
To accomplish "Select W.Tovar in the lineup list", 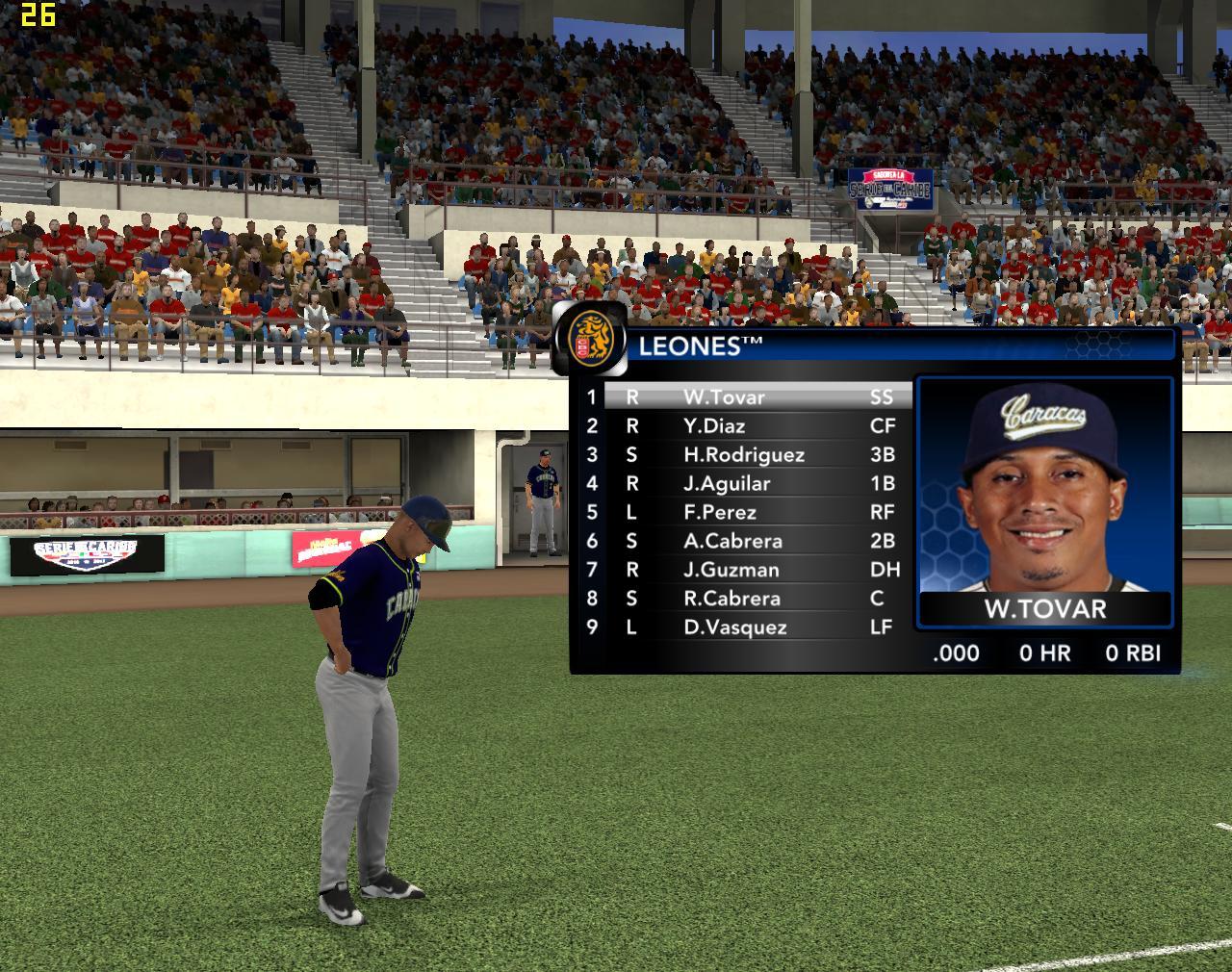I will click(x=724, y=397).
